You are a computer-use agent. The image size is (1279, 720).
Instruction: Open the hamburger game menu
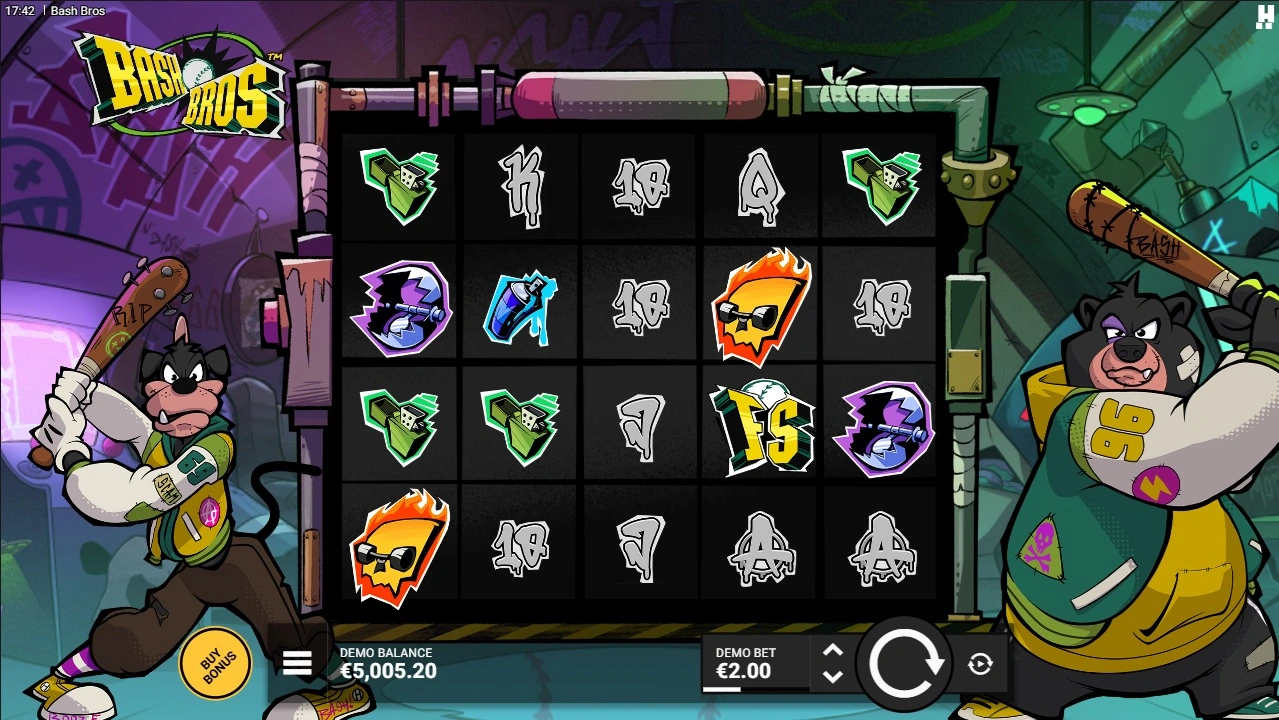[297, 663]
